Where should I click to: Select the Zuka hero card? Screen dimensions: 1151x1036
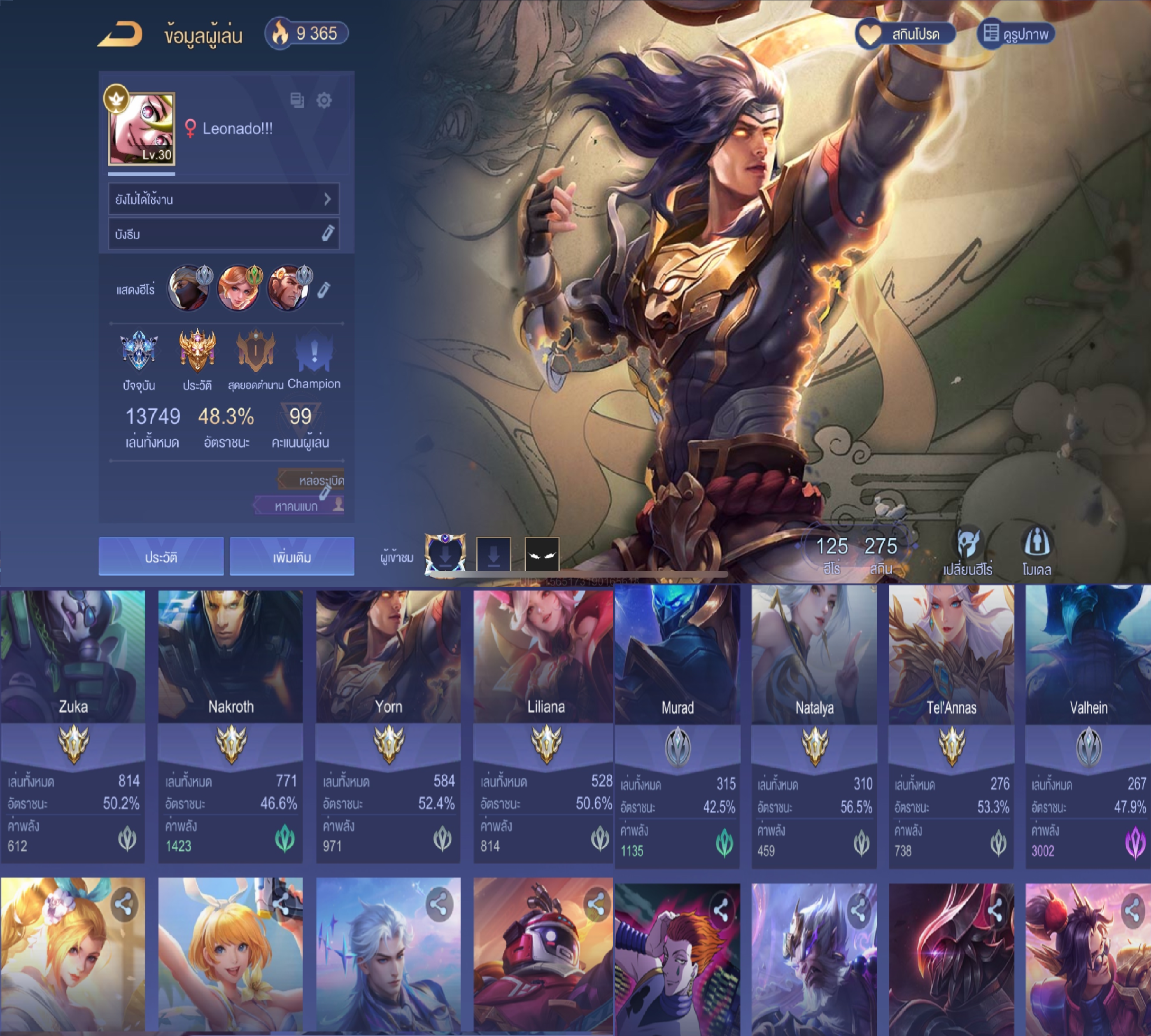coord(73,724)
